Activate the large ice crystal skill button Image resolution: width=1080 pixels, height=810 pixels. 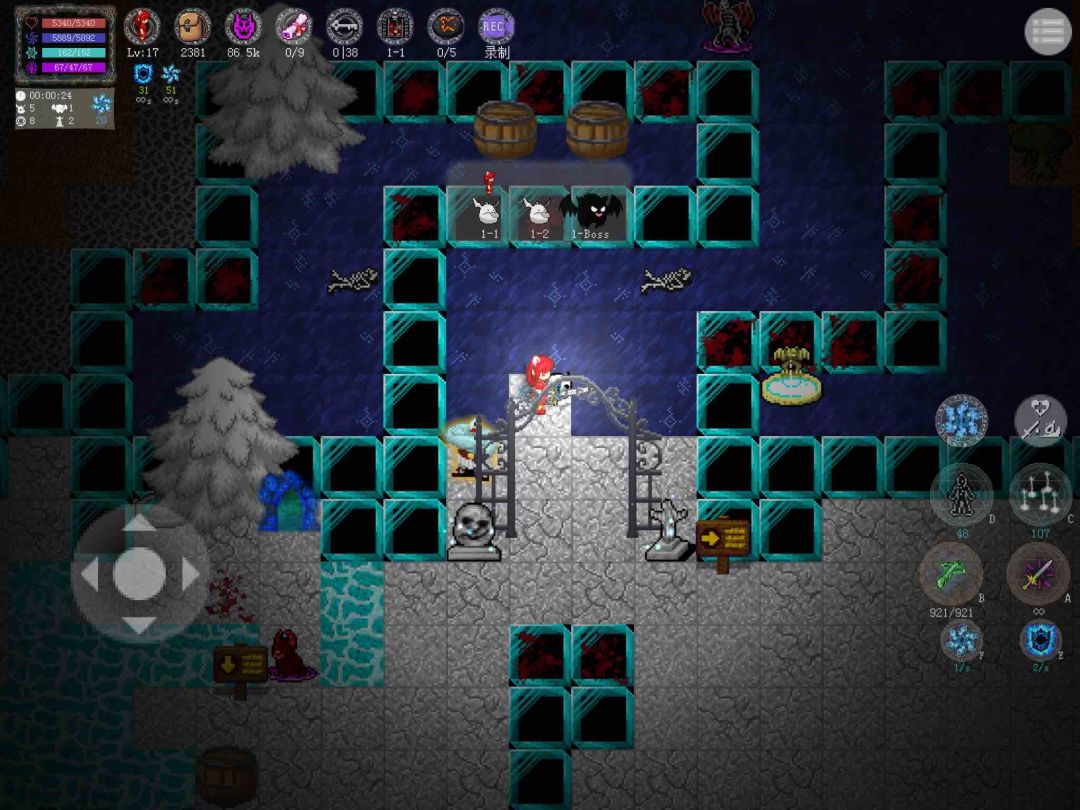coord(961,421)
